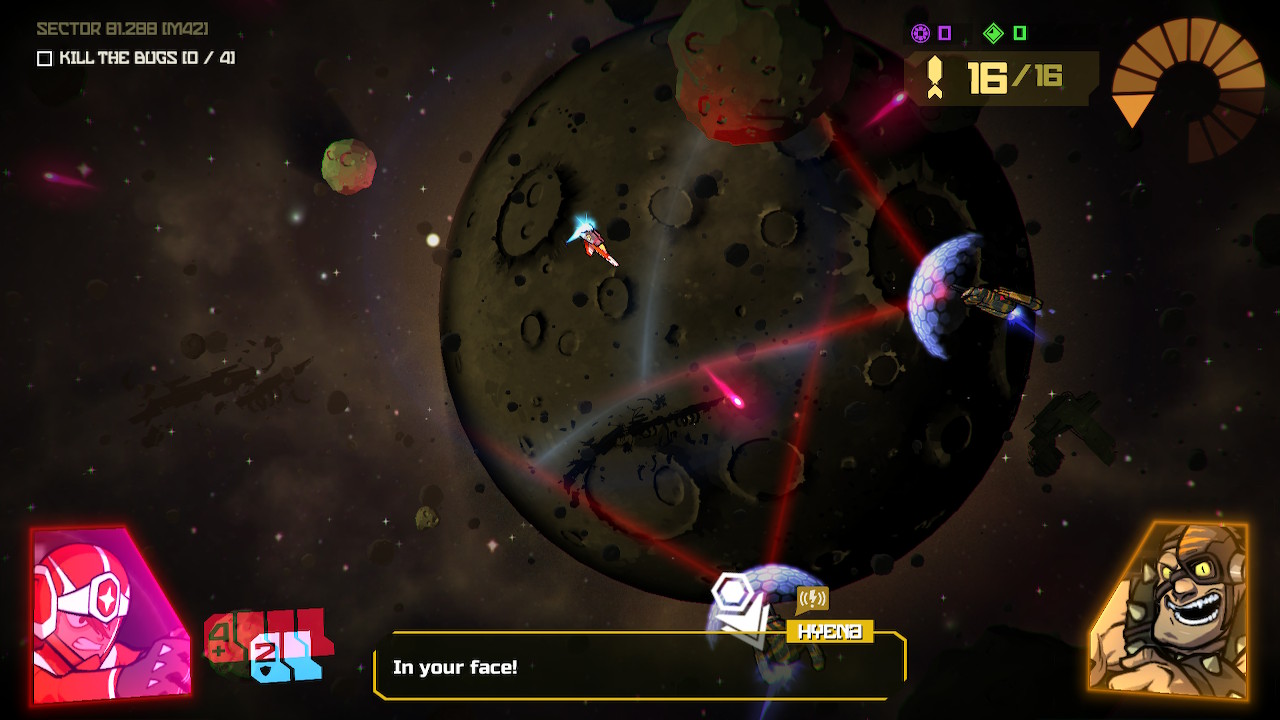Select the purple crystal currency icon
This screenshot has width=1280, height=720.
tap(923, 33)
